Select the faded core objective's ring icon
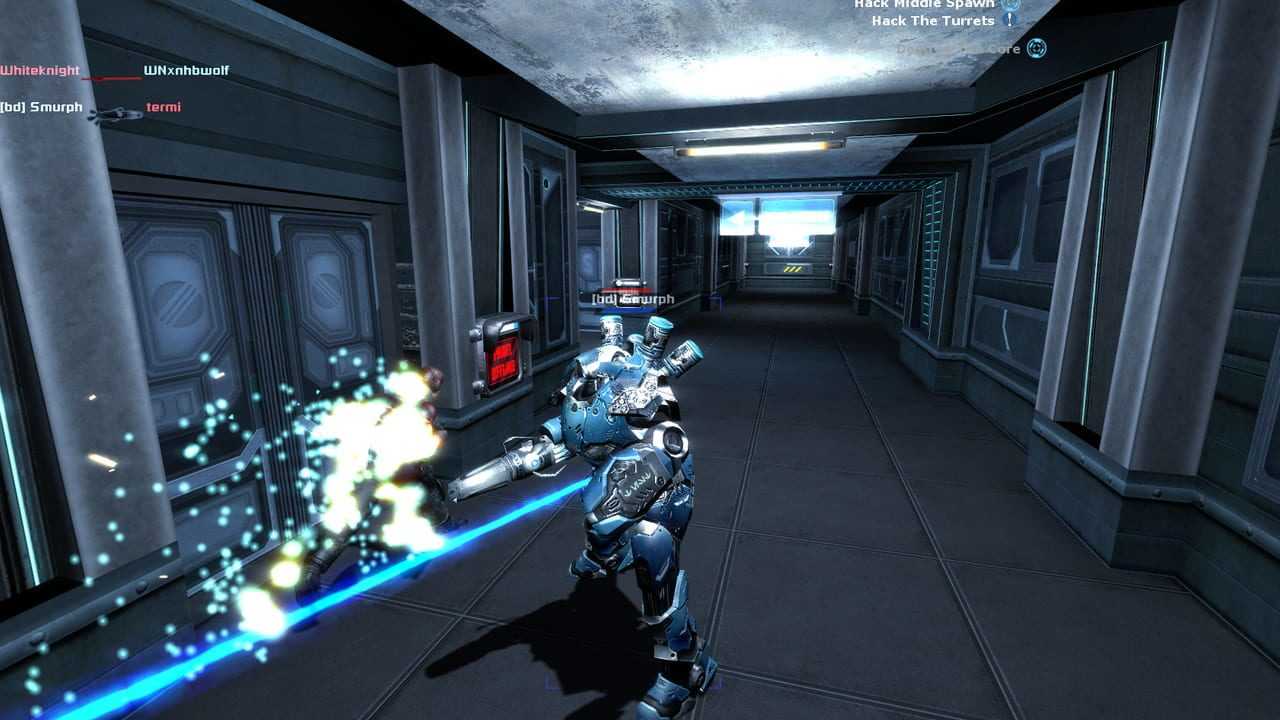Image resolution: width=1280 pixels, height=720 pixels. pos(1036,48)
